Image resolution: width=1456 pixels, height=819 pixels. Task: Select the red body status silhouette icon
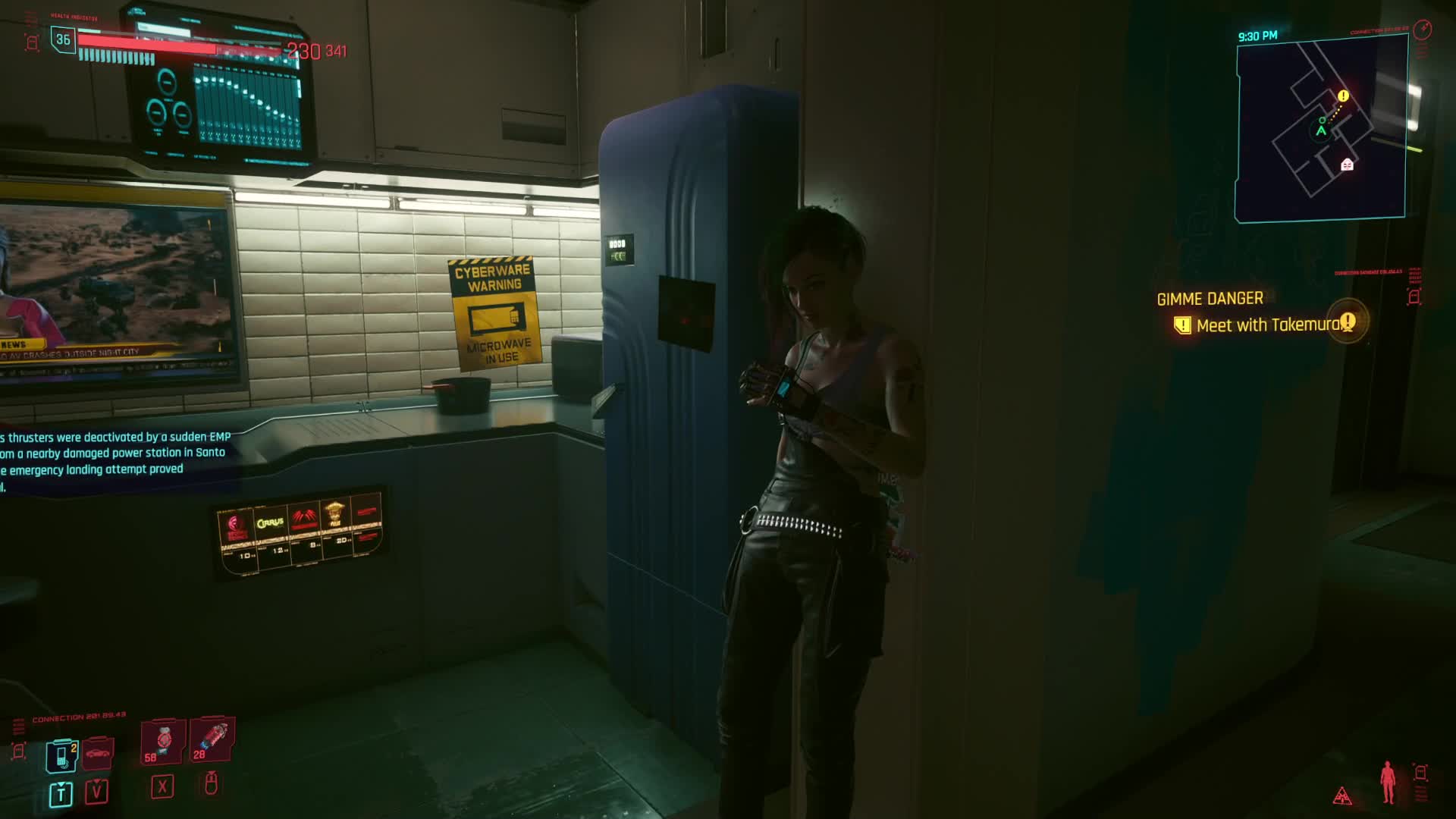click(x=1388, y=782)
